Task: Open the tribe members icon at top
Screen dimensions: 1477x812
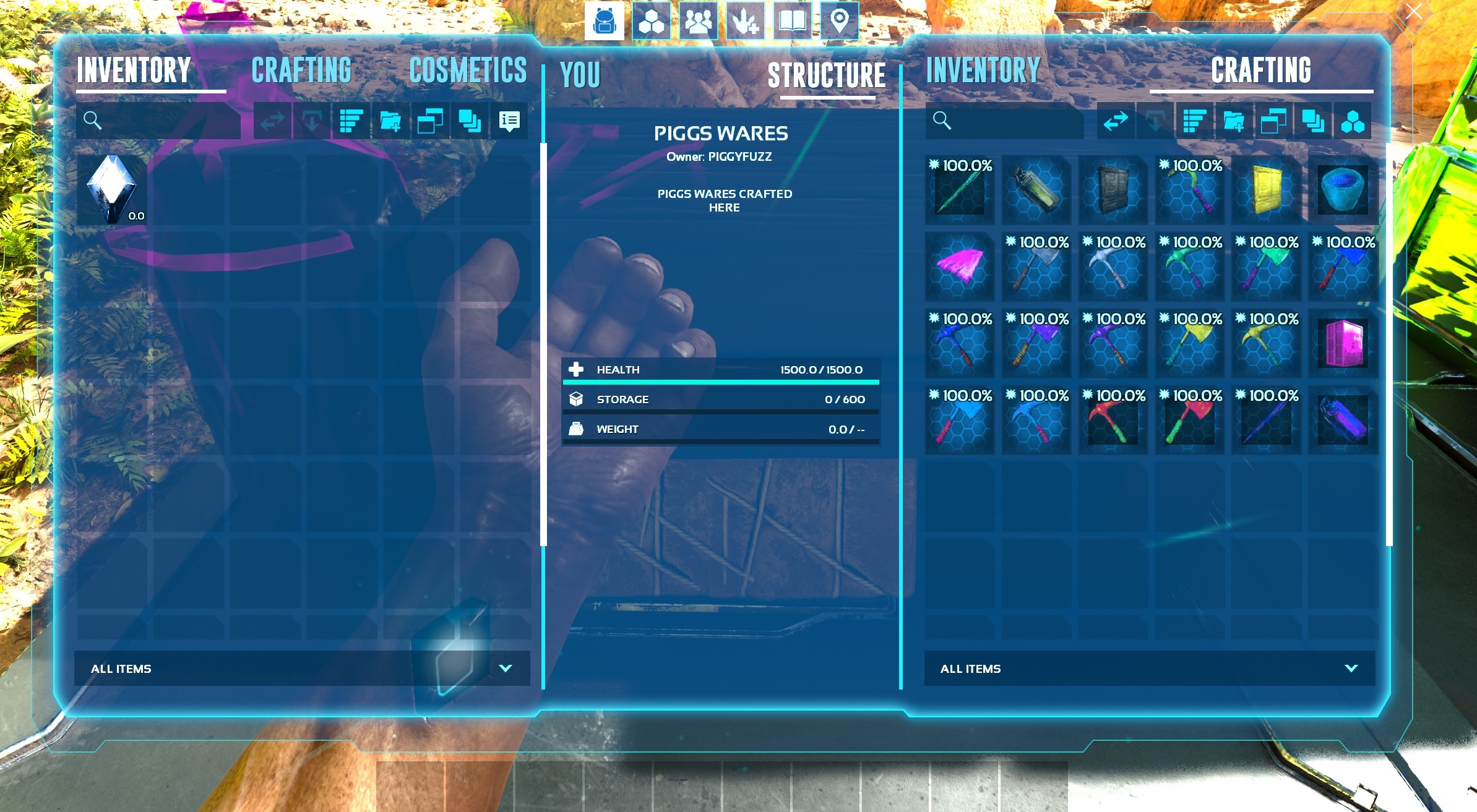Action: [698, 22]
